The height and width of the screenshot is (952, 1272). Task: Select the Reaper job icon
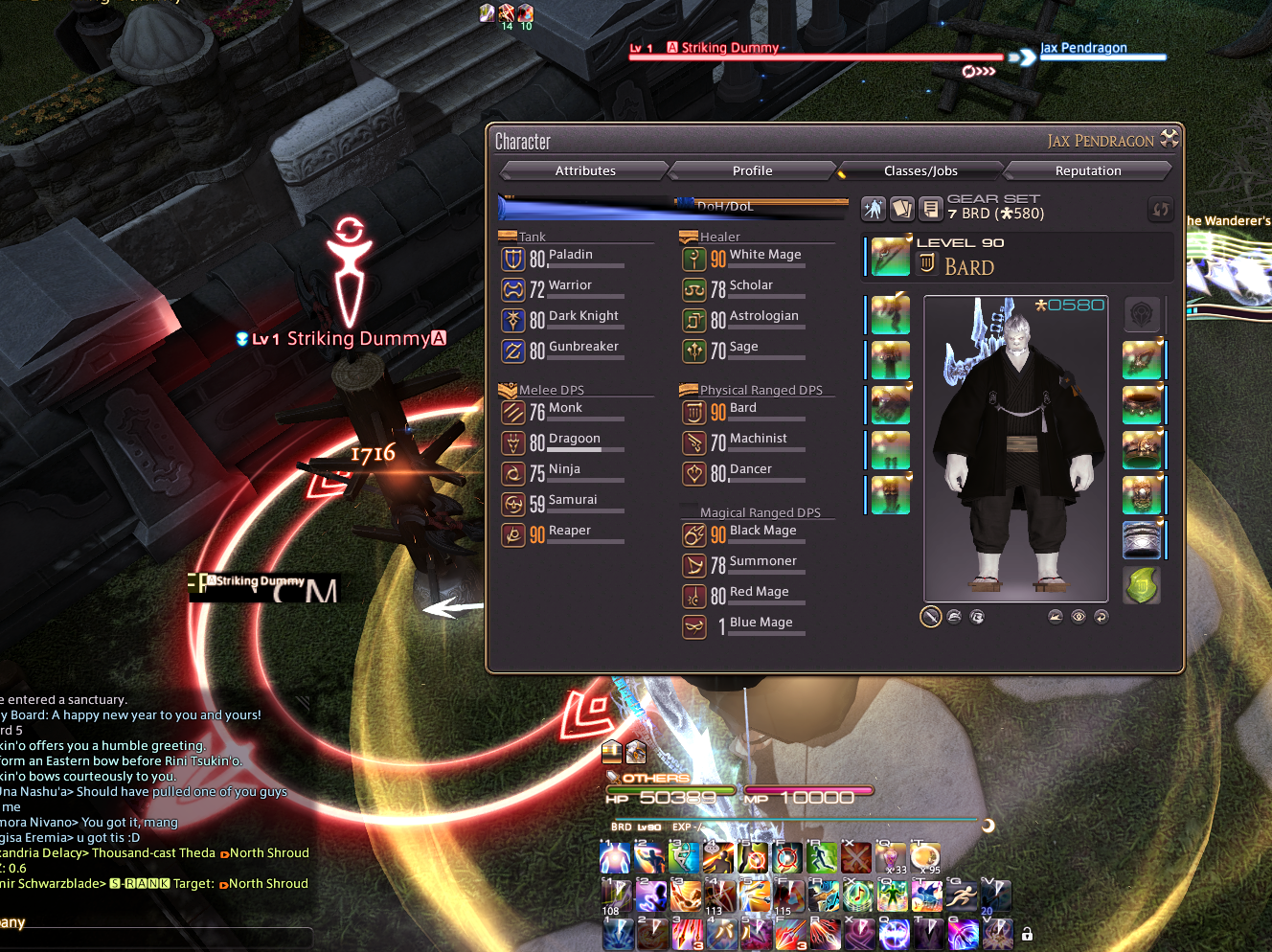514,534
